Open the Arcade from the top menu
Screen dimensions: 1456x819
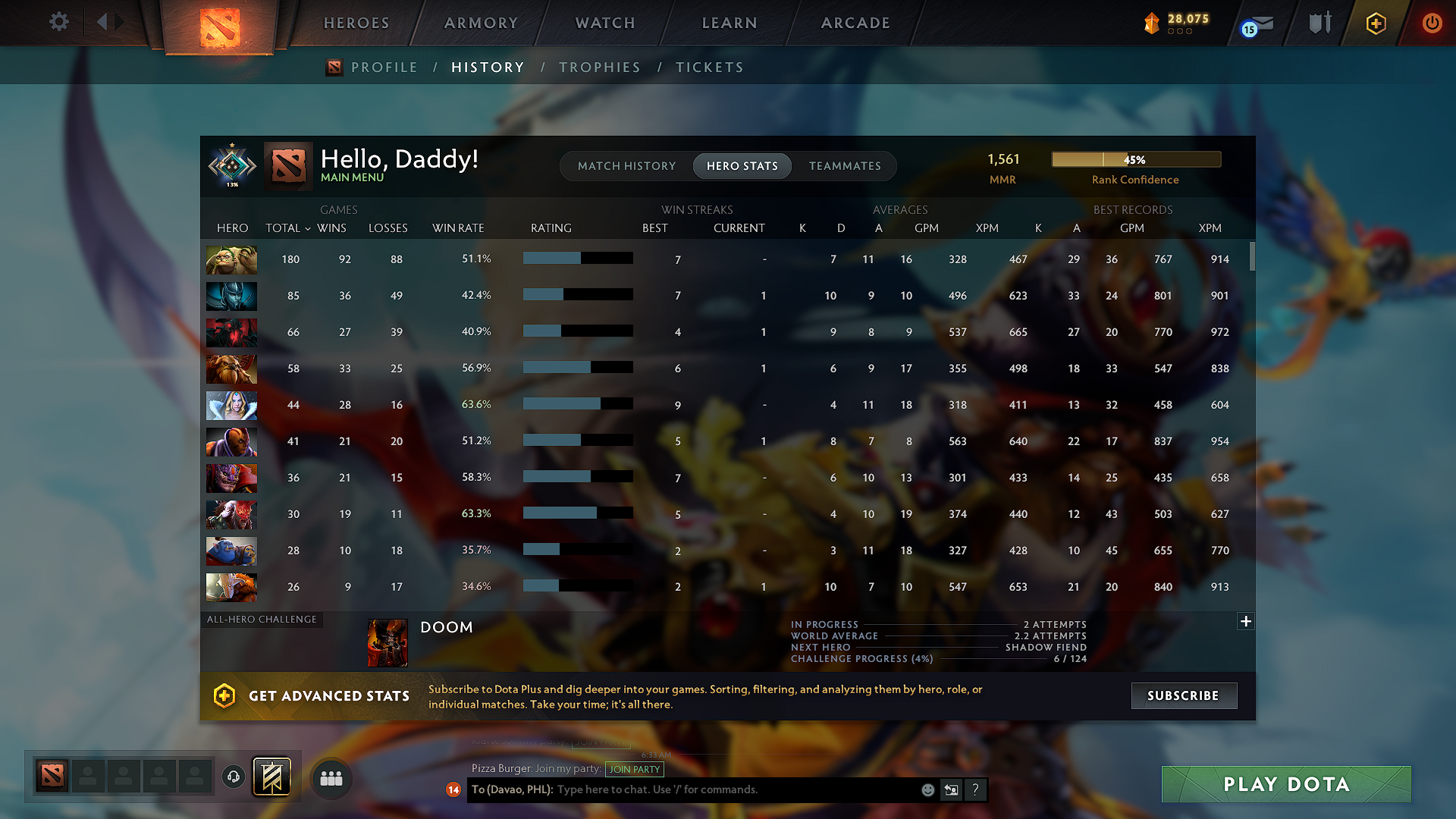tap(855, 23)
